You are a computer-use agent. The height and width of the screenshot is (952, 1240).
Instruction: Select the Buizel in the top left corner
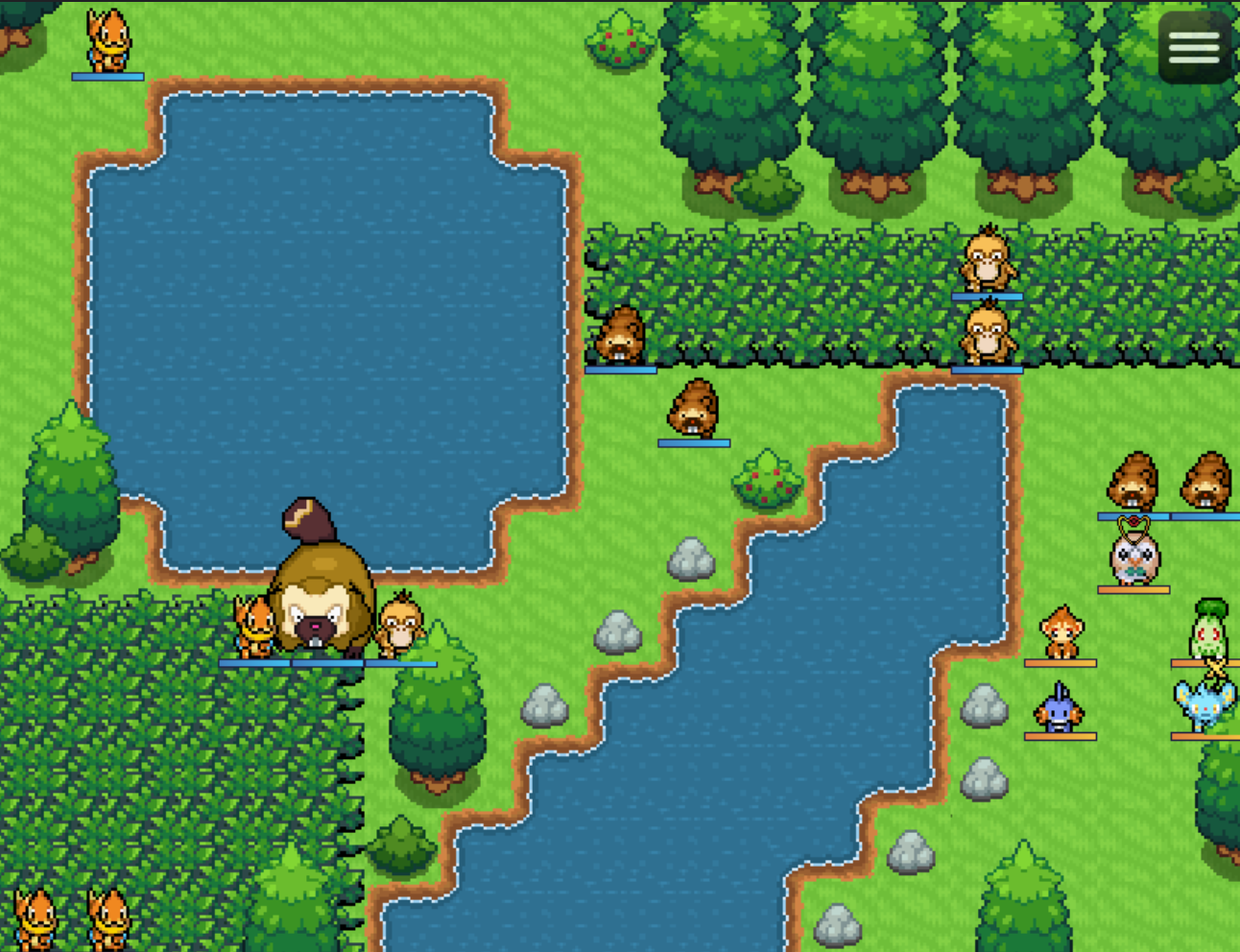[108, 40]
